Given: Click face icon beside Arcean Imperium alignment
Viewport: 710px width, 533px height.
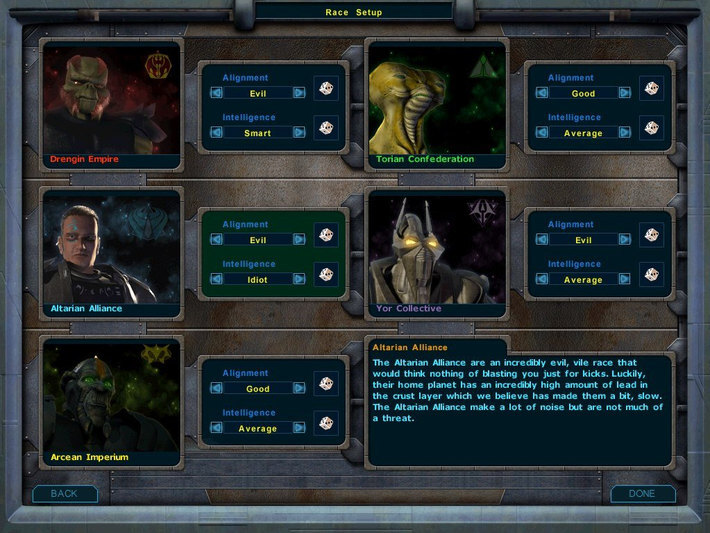Looking at the screenshot, I should click(326, 383).
